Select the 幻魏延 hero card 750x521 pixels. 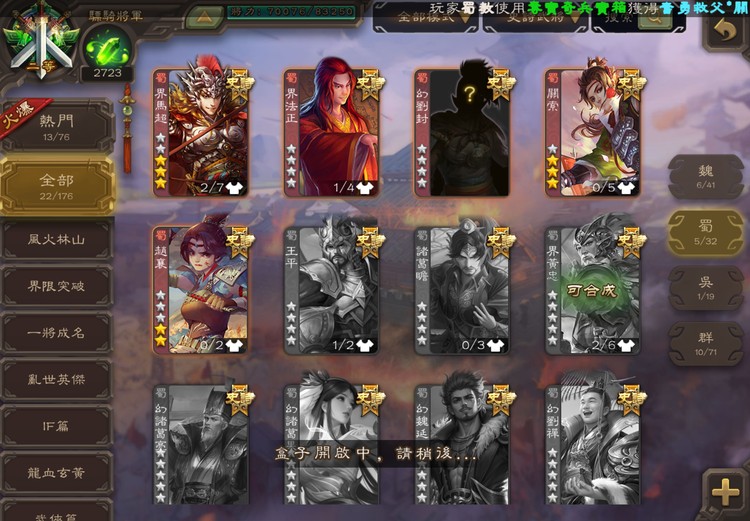[462, 440]
